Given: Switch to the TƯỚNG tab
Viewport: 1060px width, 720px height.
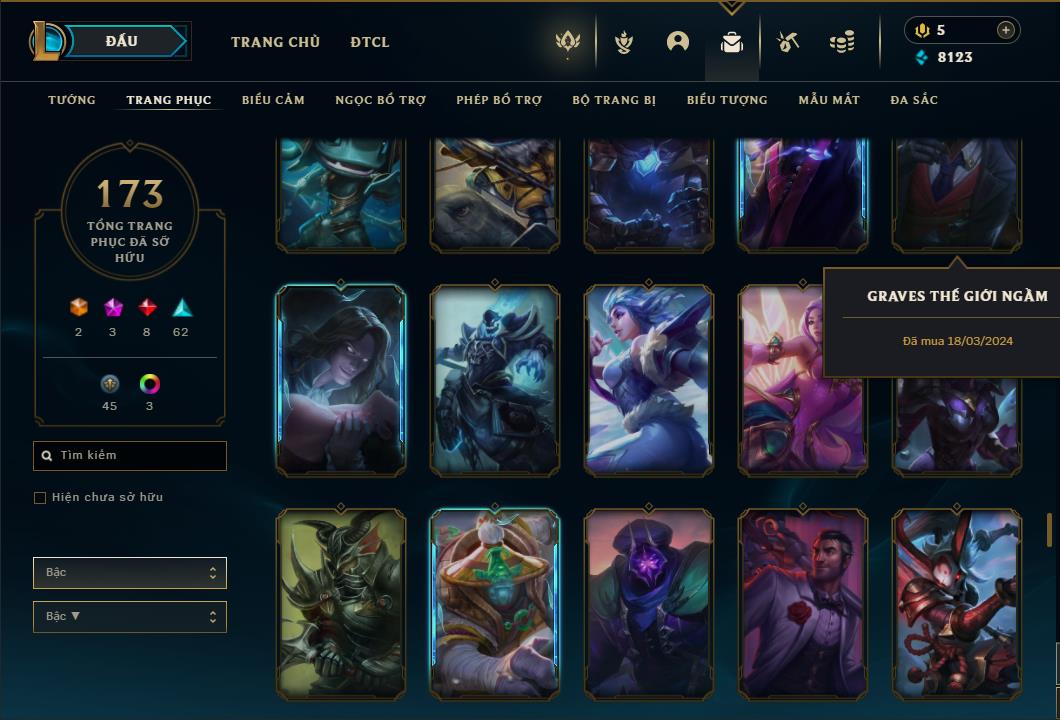Looking at the screenshot, I should pos(72,100).
